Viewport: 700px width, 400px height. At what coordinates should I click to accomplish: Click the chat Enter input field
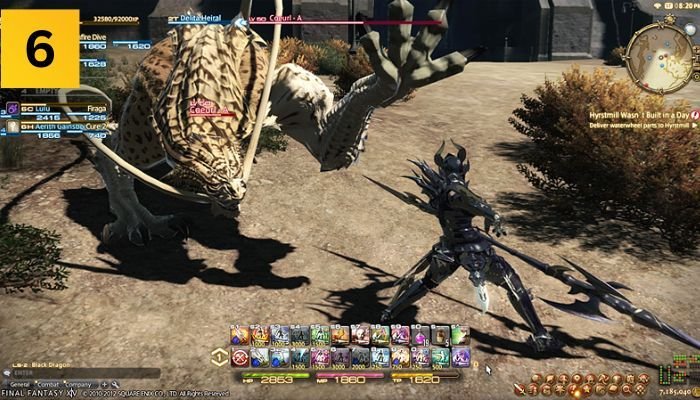coord(80,374)
